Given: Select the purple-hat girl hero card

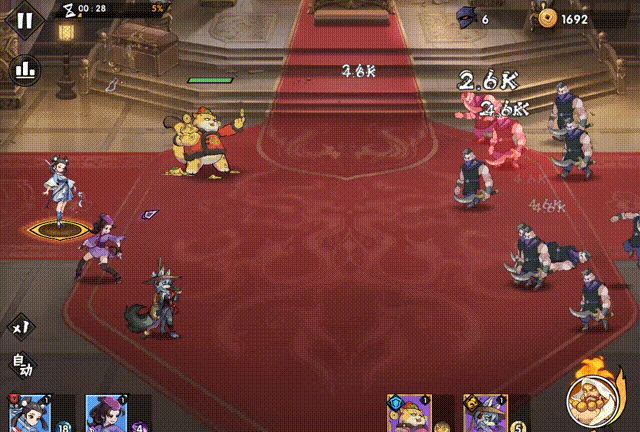Looking at the screenshot, I should [x=105, y=413].
